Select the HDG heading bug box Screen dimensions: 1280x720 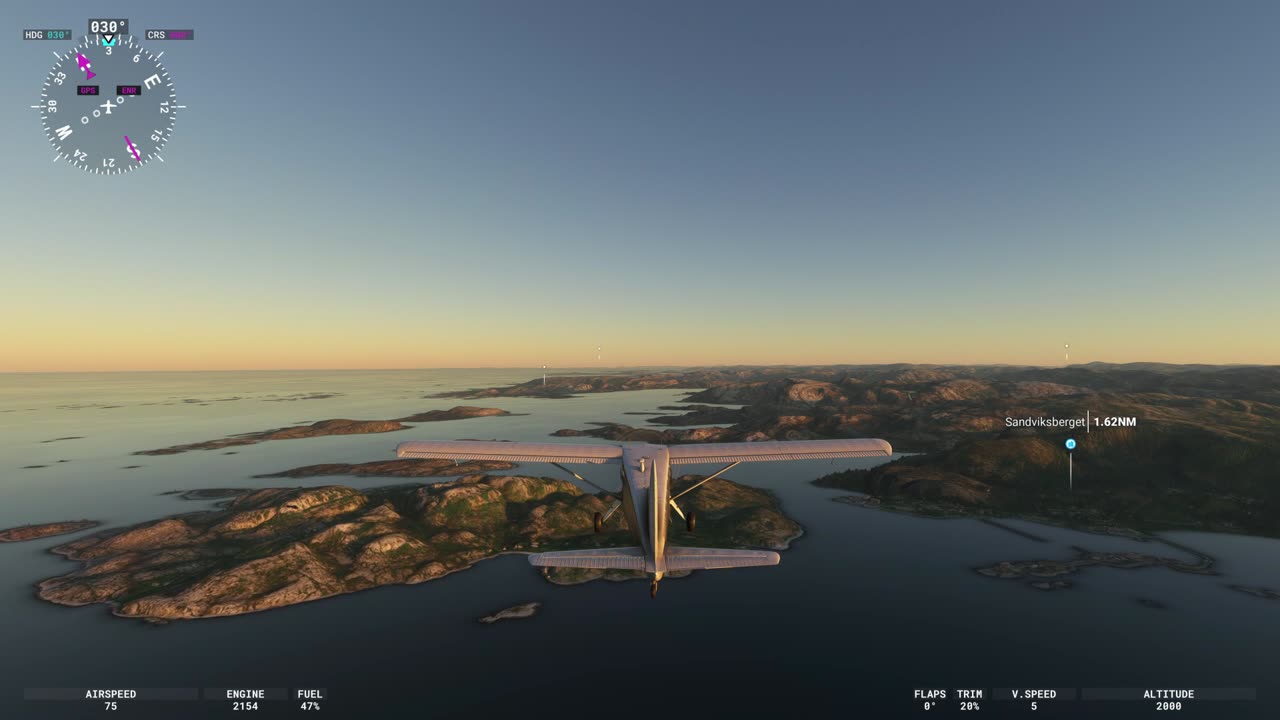(48, 35)
